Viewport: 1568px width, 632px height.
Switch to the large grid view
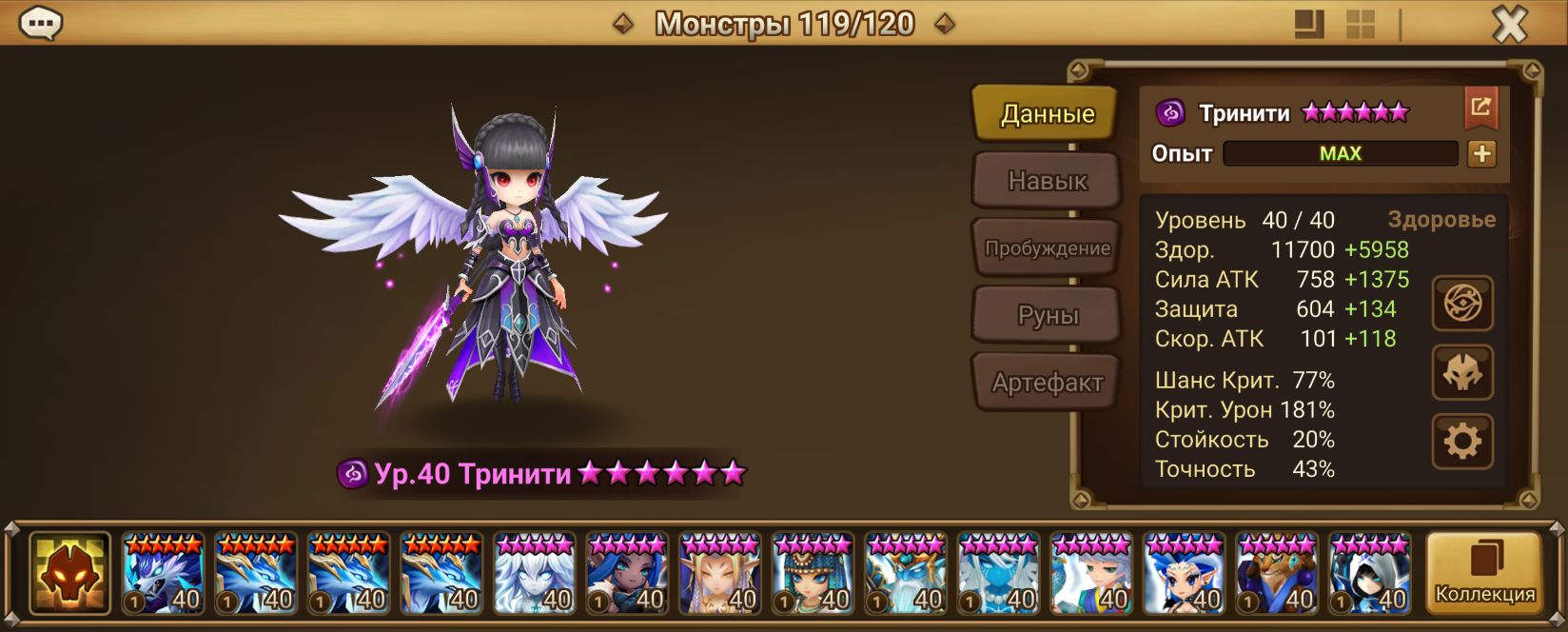coord(1360,25)
